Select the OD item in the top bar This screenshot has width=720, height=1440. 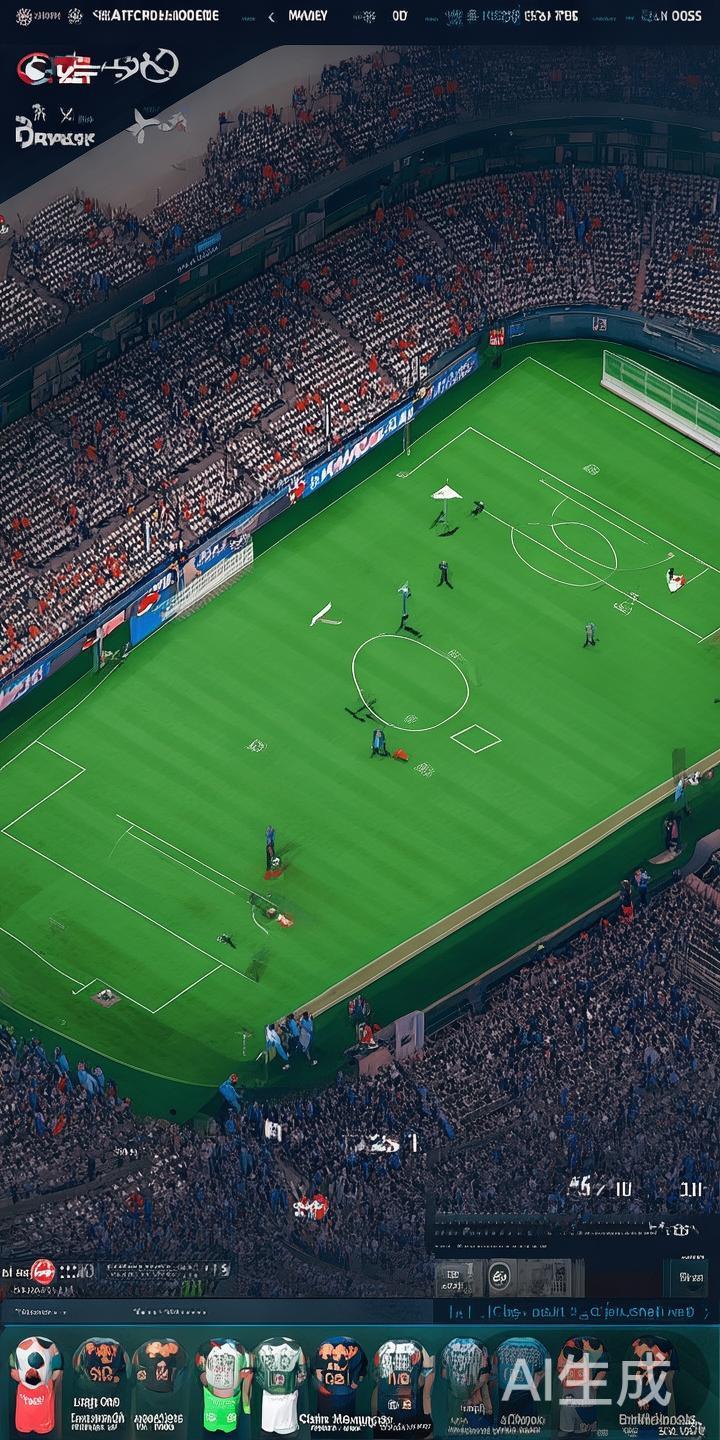pyautogui.click(x=400, y=16)
